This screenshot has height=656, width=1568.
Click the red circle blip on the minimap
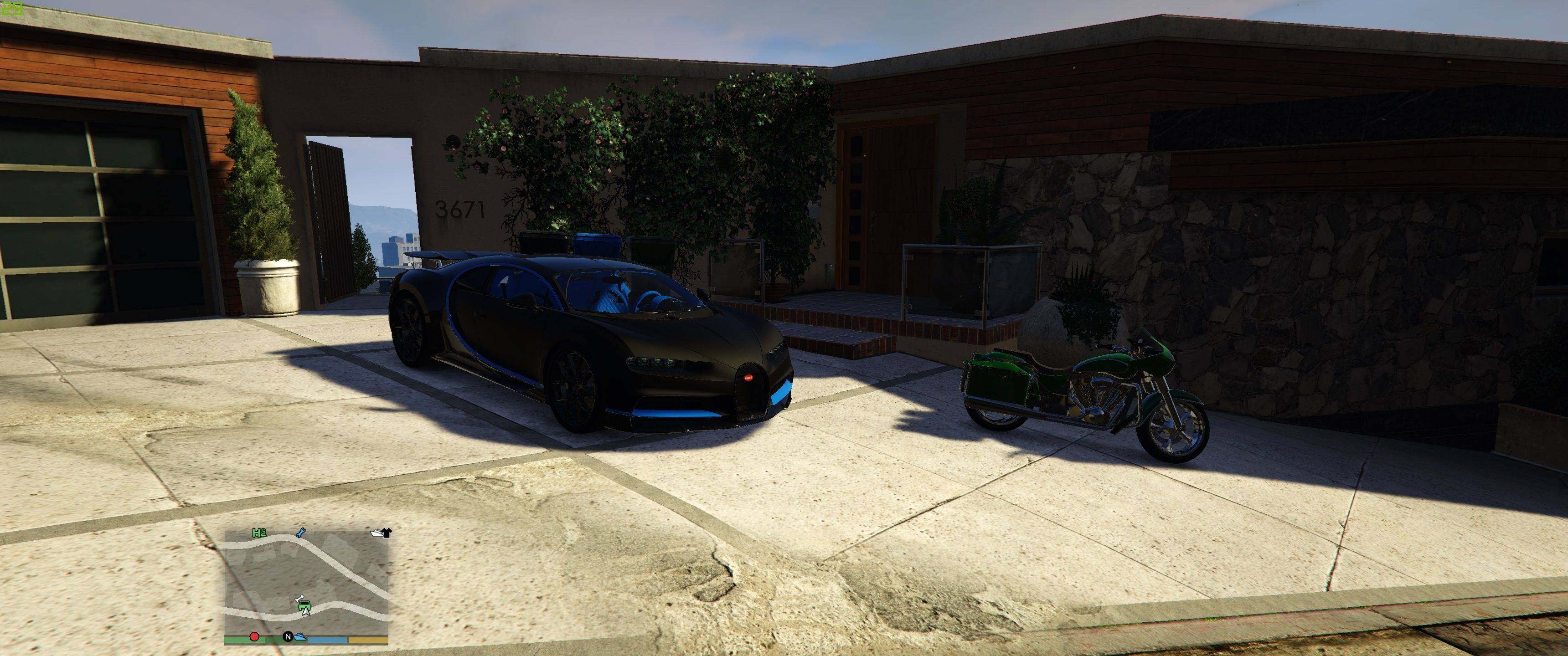coord(254,637)
